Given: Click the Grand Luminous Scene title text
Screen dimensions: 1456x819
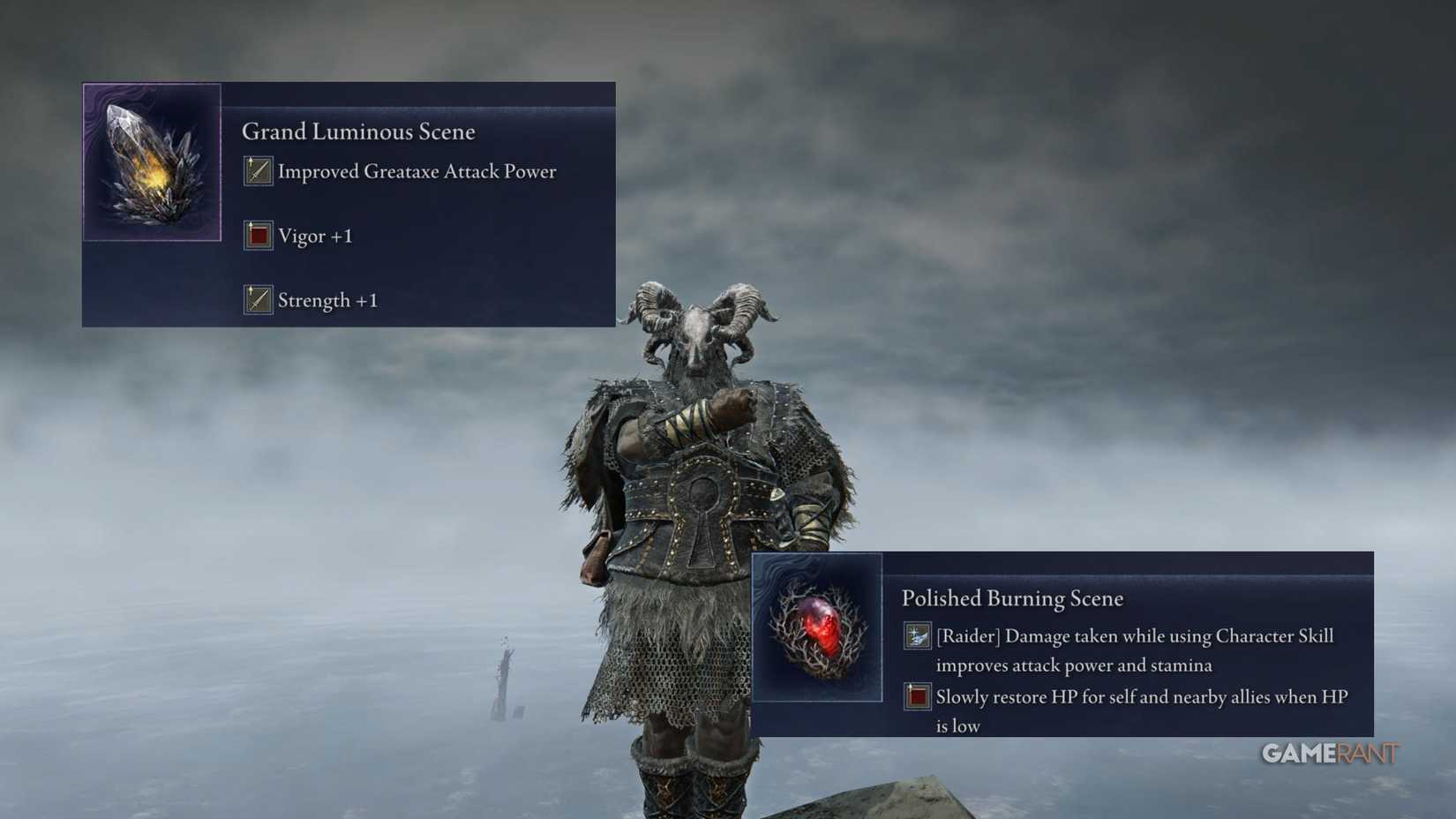Looking at the screenshot, I should coord(358,131).
